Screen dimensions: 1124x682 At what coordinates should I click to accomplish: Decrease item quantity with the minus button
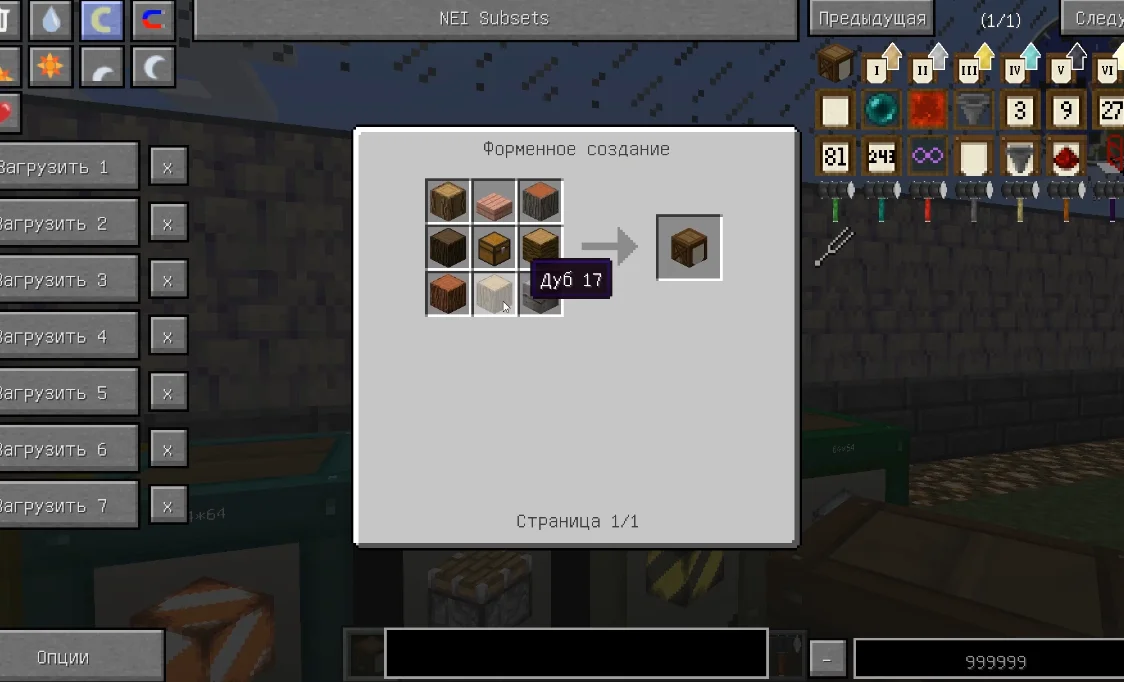[x=827, y=660]
